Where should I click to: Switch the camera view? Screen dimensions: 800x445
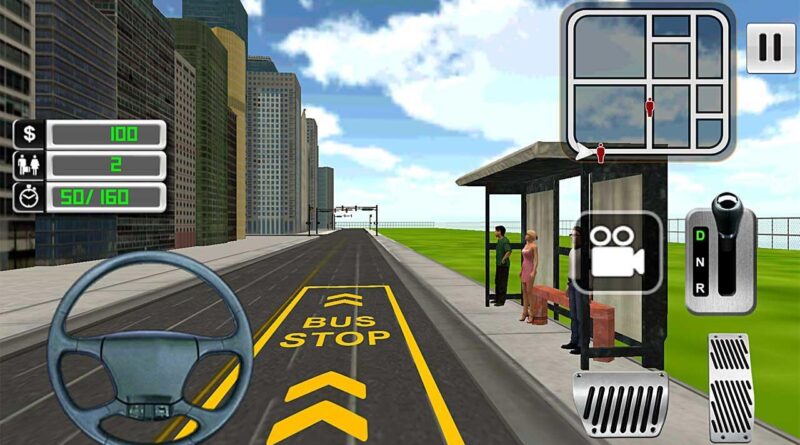617,250
